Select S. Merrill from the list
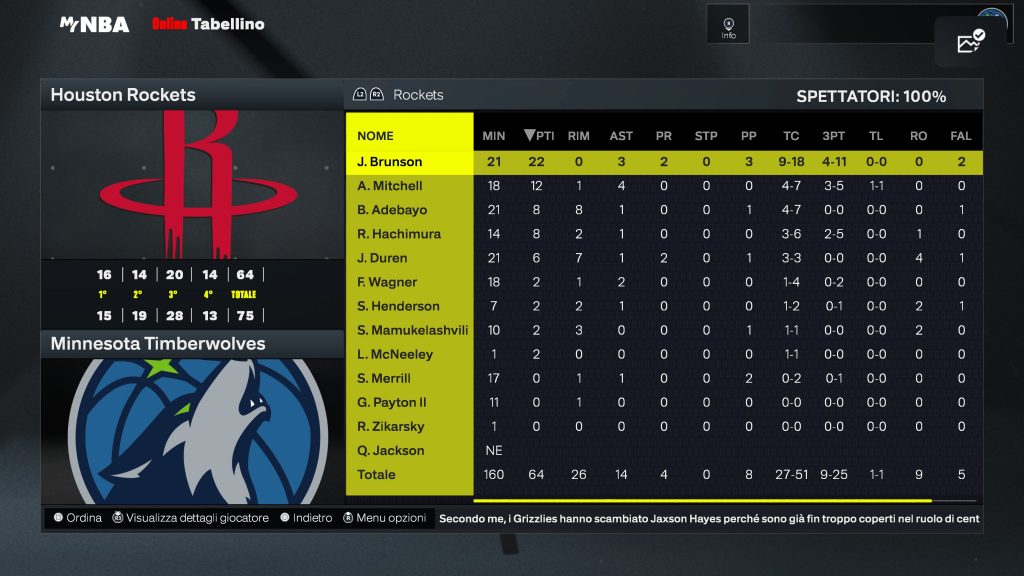The image size is (1024, 576). [384, 378]
